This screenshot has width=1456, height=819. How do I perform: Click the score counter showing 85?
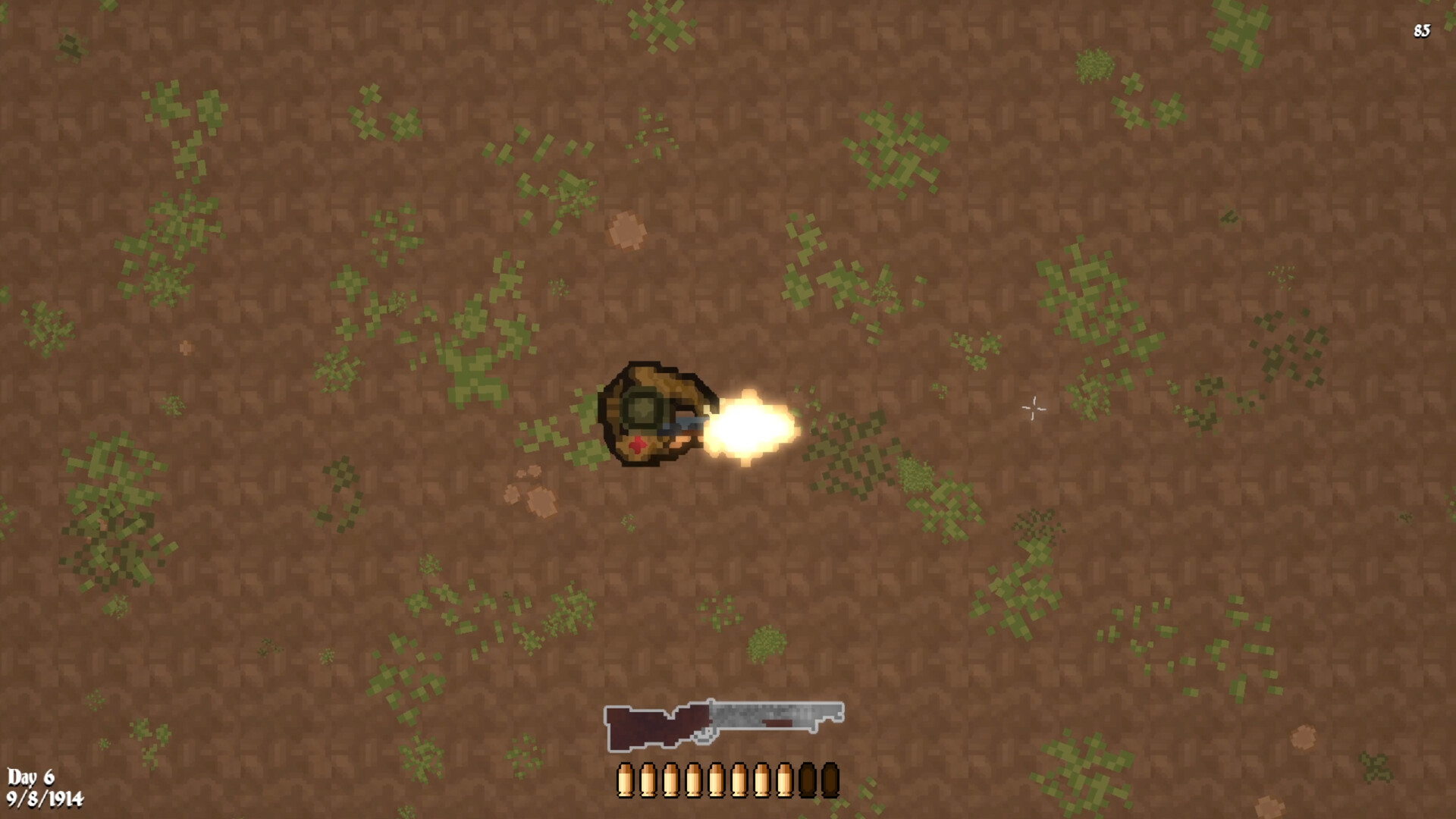(x=1421, y=32)
